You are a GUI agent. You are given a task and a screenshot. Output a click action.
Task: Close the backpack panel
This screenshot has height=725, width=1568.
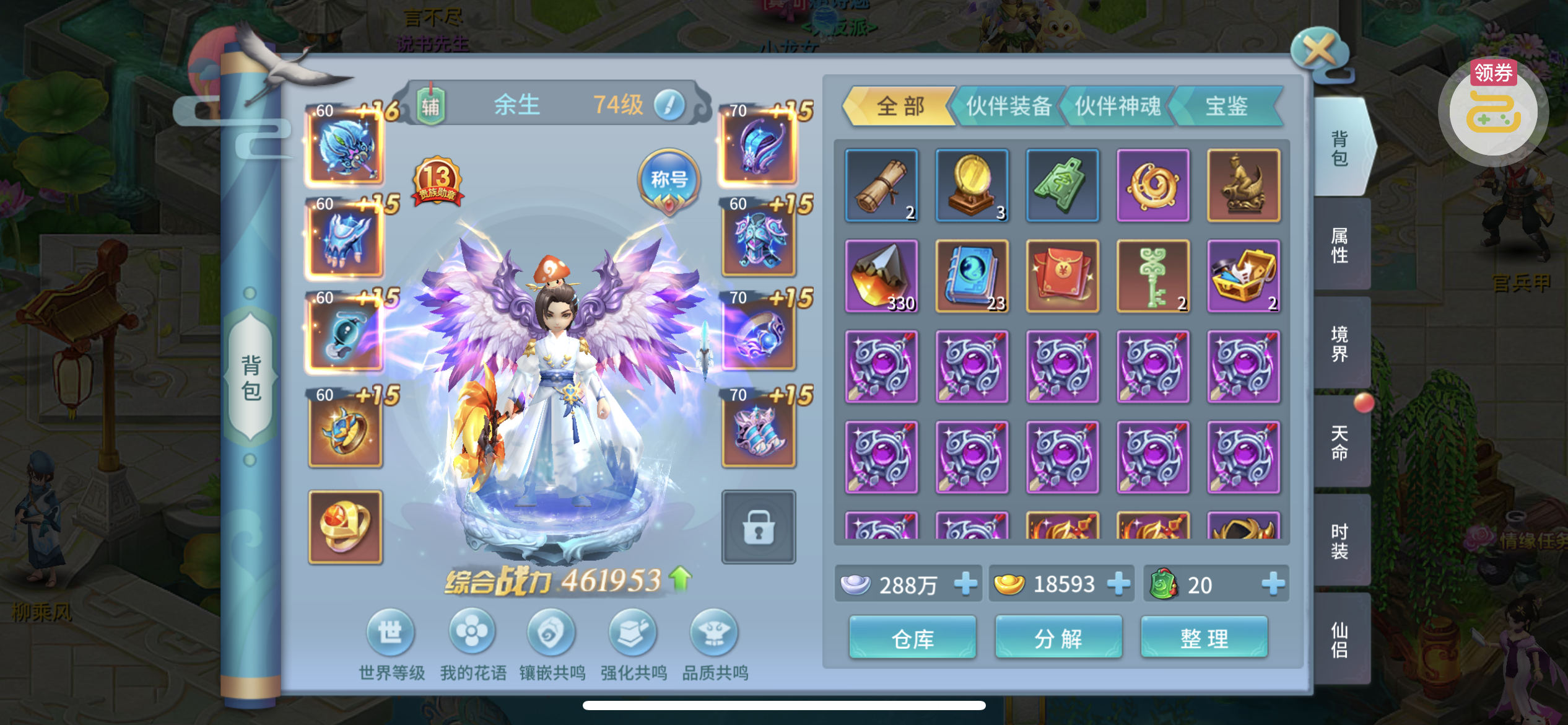coord(1319,51)
